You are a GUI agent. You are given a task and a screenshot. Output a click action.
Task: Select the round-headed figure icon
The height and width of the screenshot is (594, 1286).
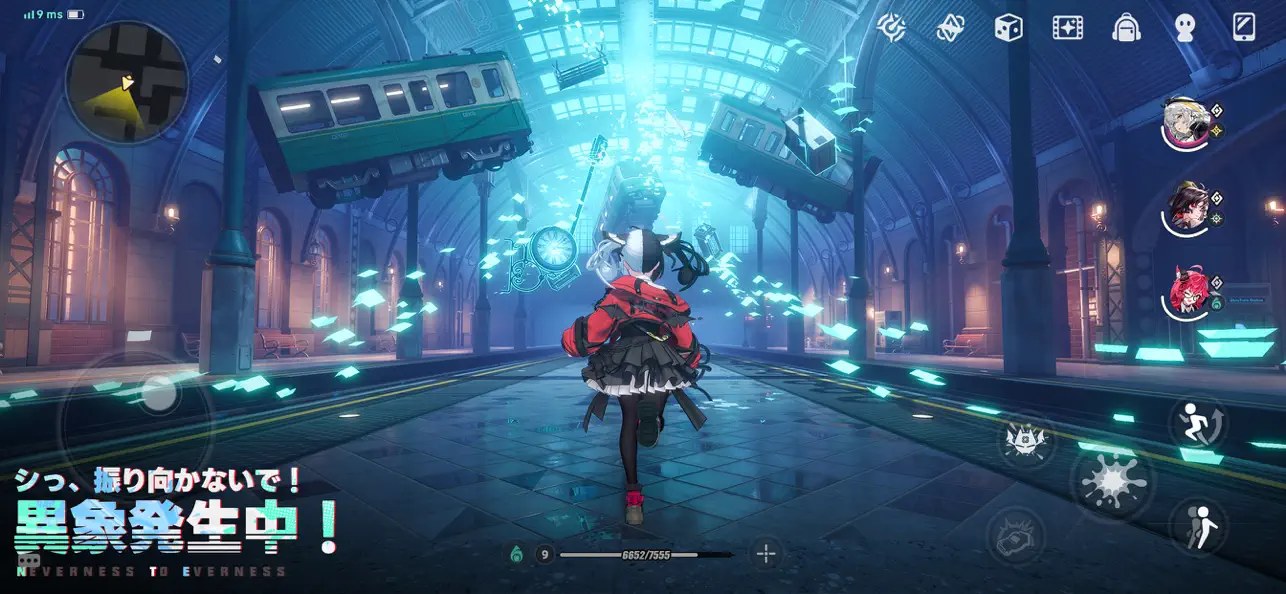pos(1185,27)
